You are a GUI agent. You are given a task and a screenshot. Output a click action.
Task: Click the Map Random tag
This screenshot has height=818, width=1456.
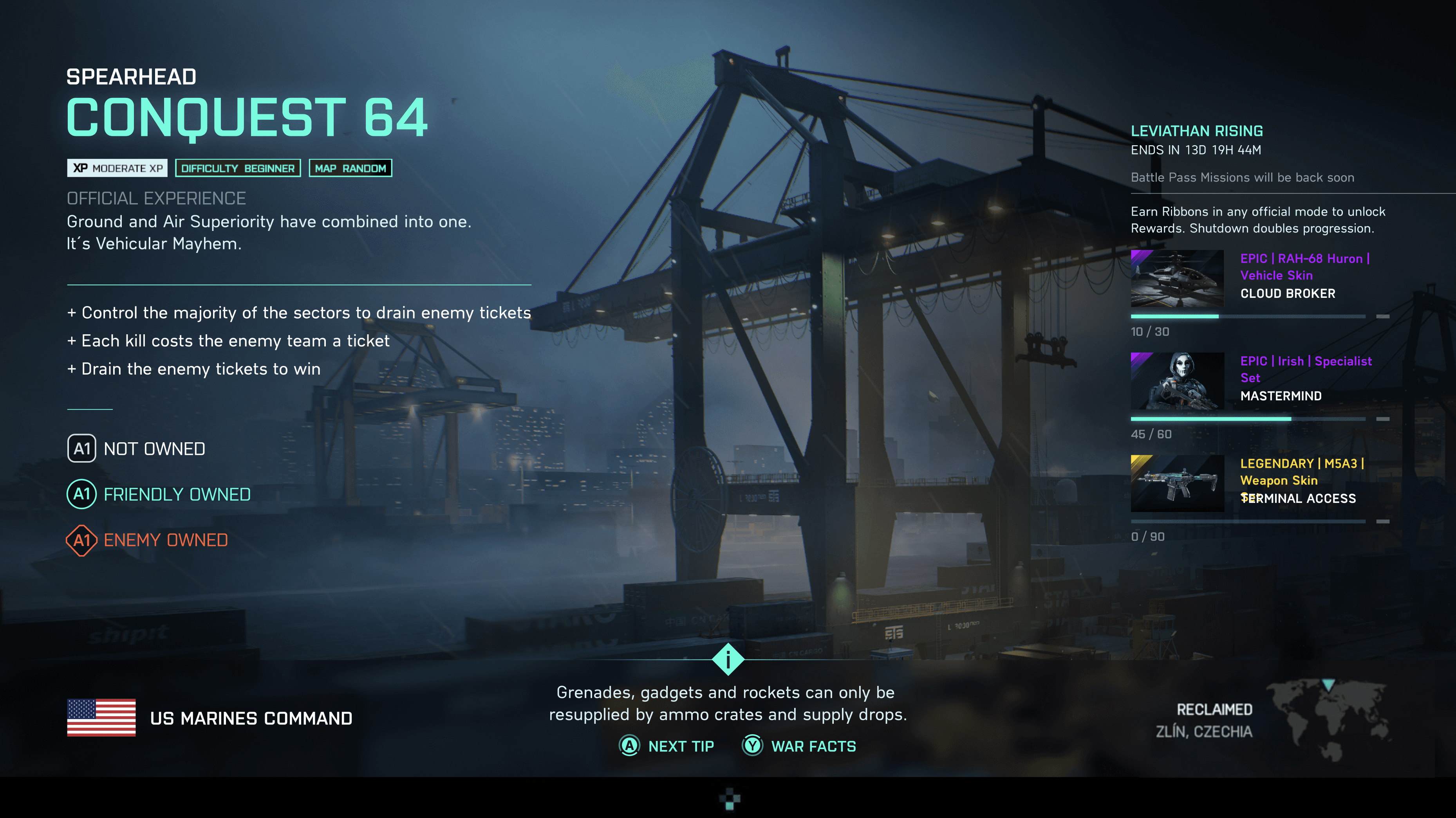pos(350,168)
